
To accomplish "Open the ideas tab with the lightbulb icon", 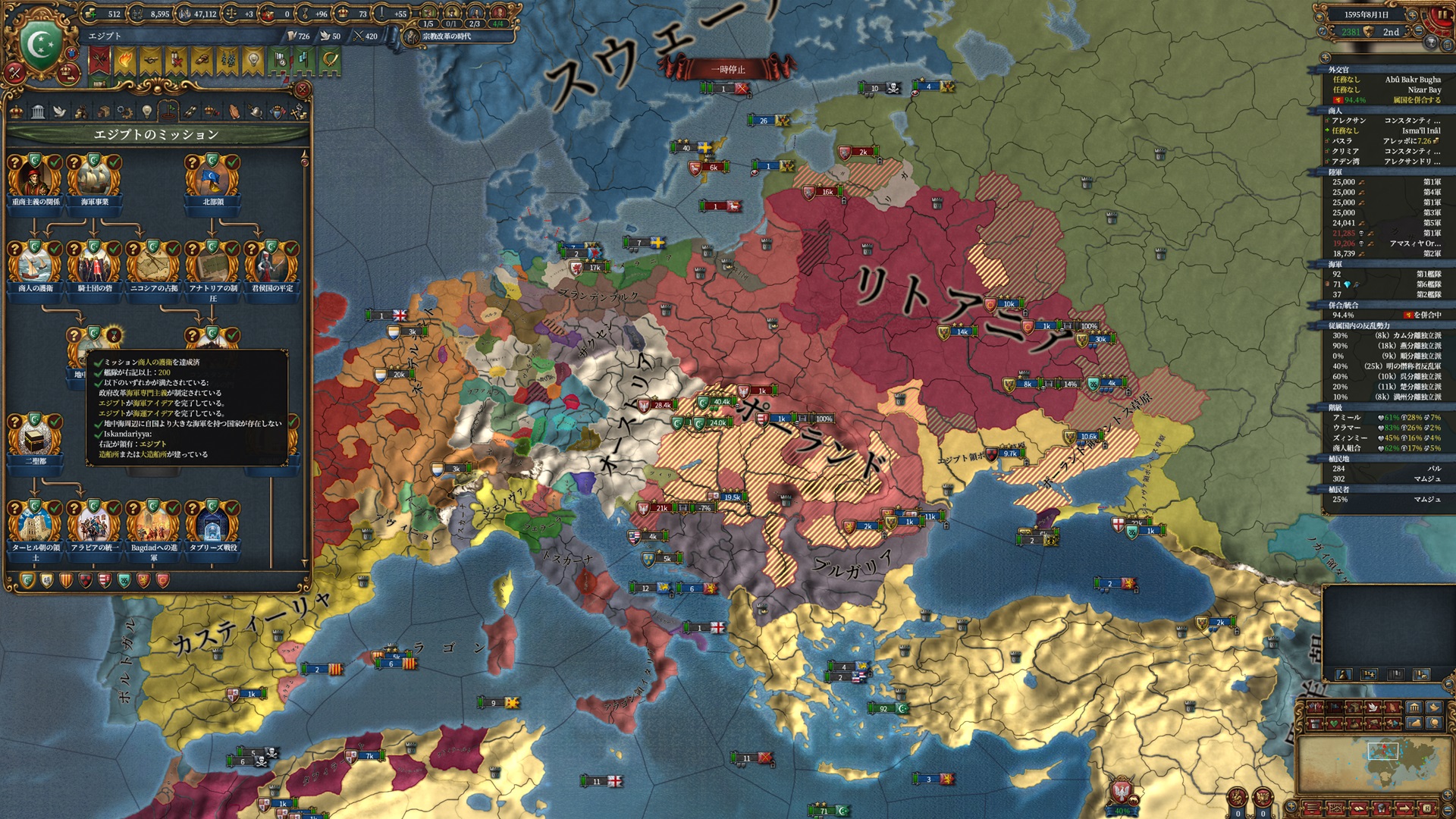I will (x=147, y=111).
